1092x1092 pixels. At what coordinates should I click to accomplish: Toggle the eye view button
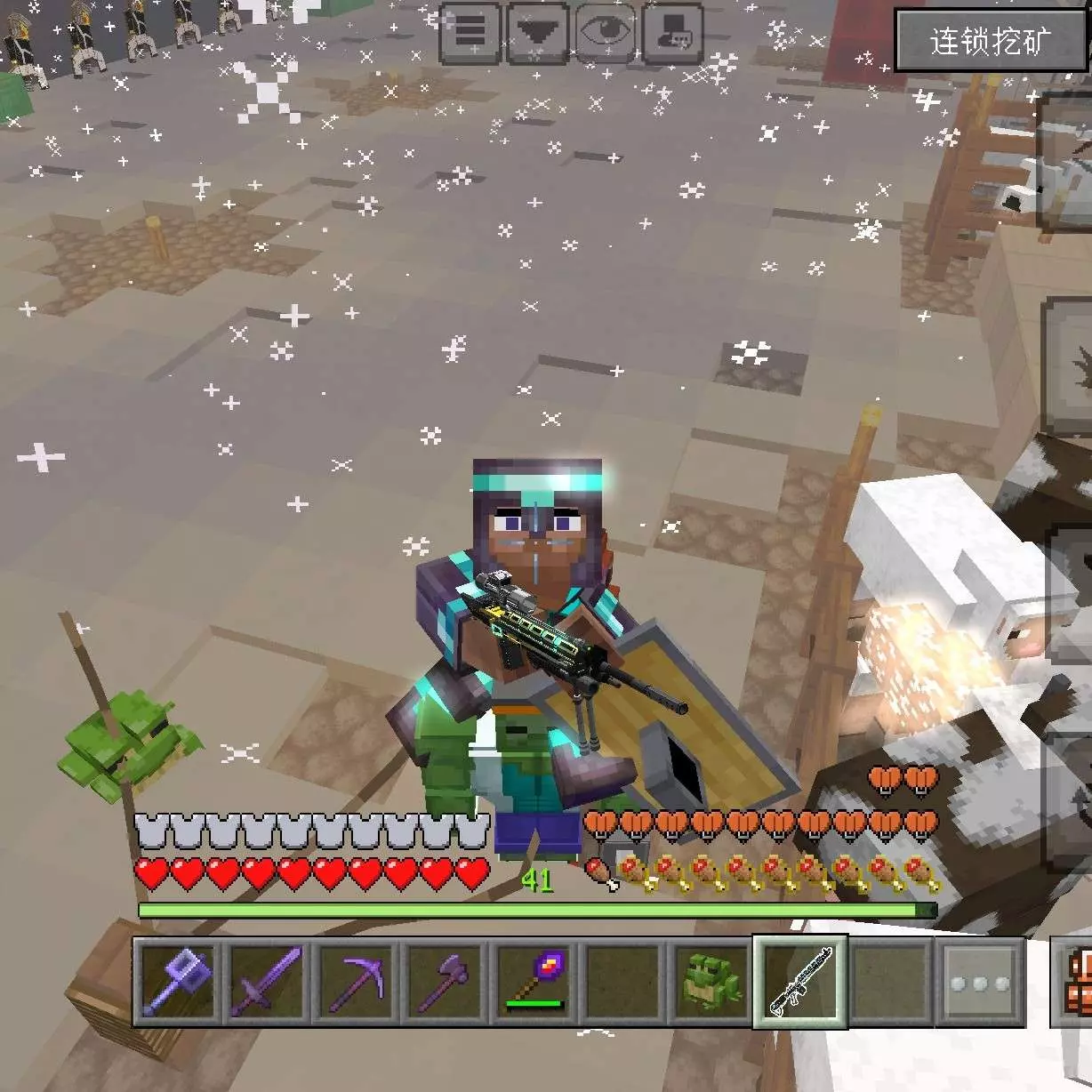point(605,33)
